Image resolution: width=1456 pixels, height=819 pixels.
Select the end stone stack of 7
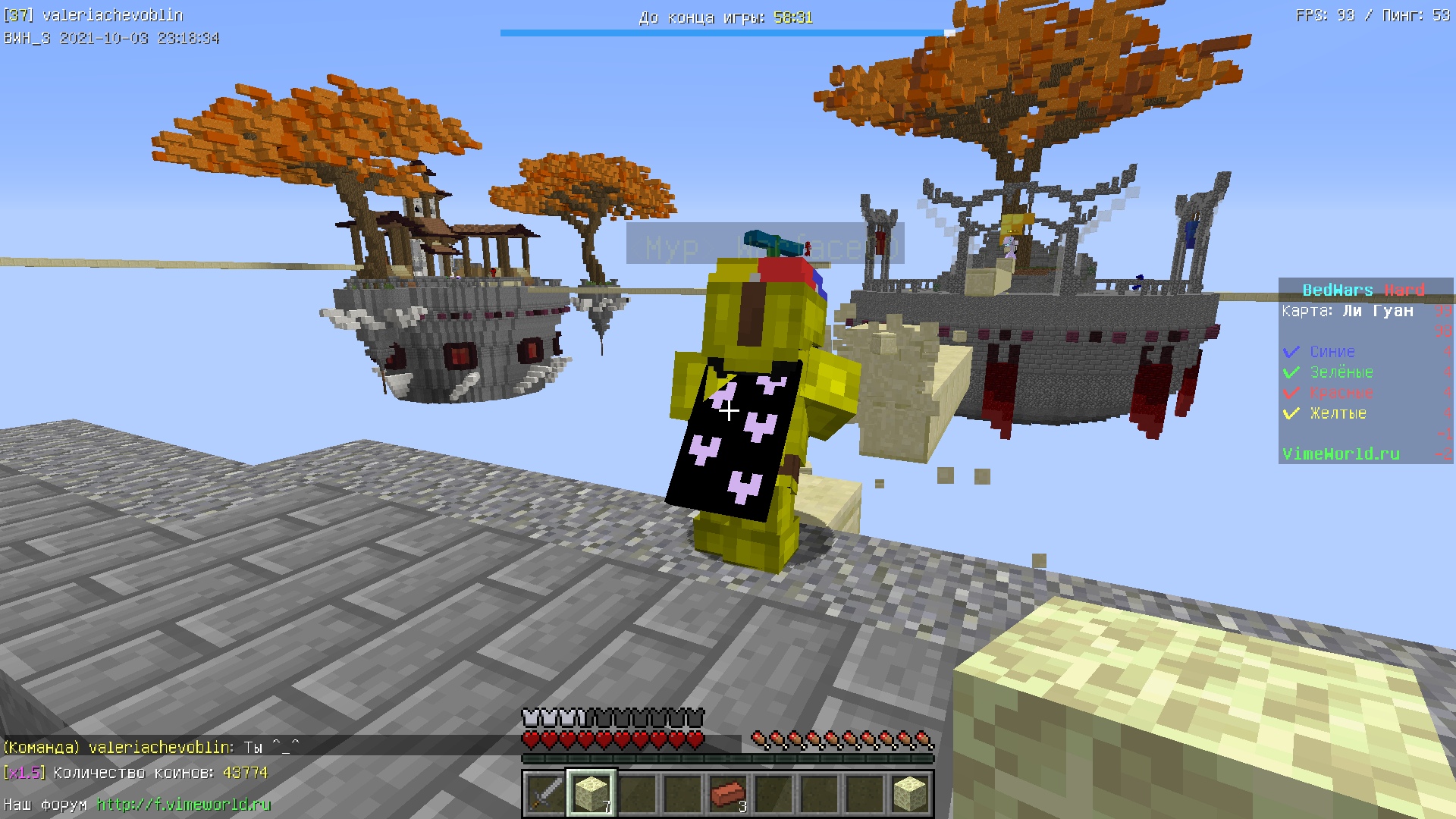tap(591, 794)
